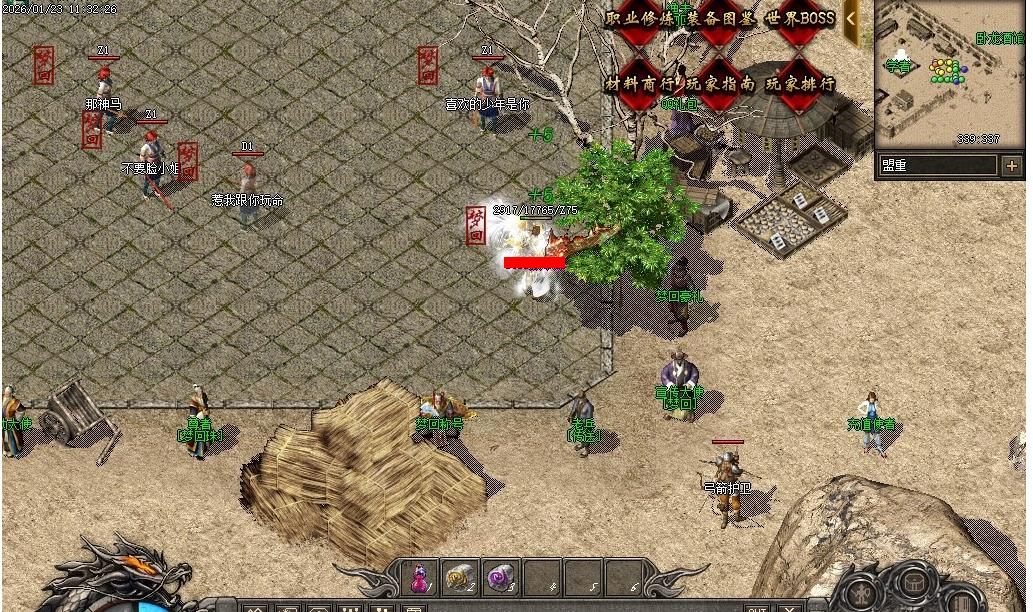Use the yellow scroll in hotbar slot 2
This screenshot has height=612, width=1033.
[x=459, y=577]
